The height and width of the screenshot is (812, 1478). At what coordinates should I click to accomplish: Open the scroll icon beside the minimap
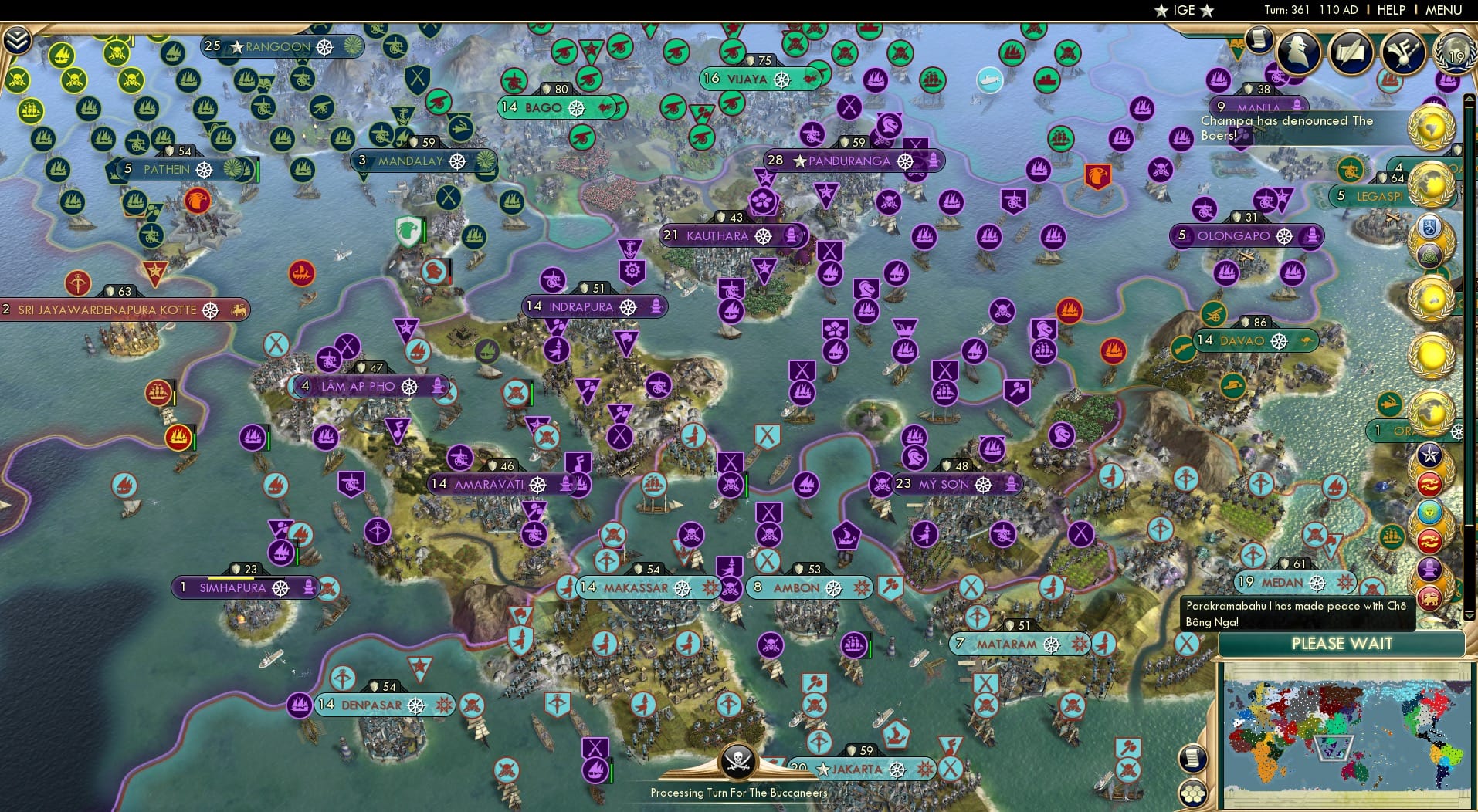[1192, 759]
